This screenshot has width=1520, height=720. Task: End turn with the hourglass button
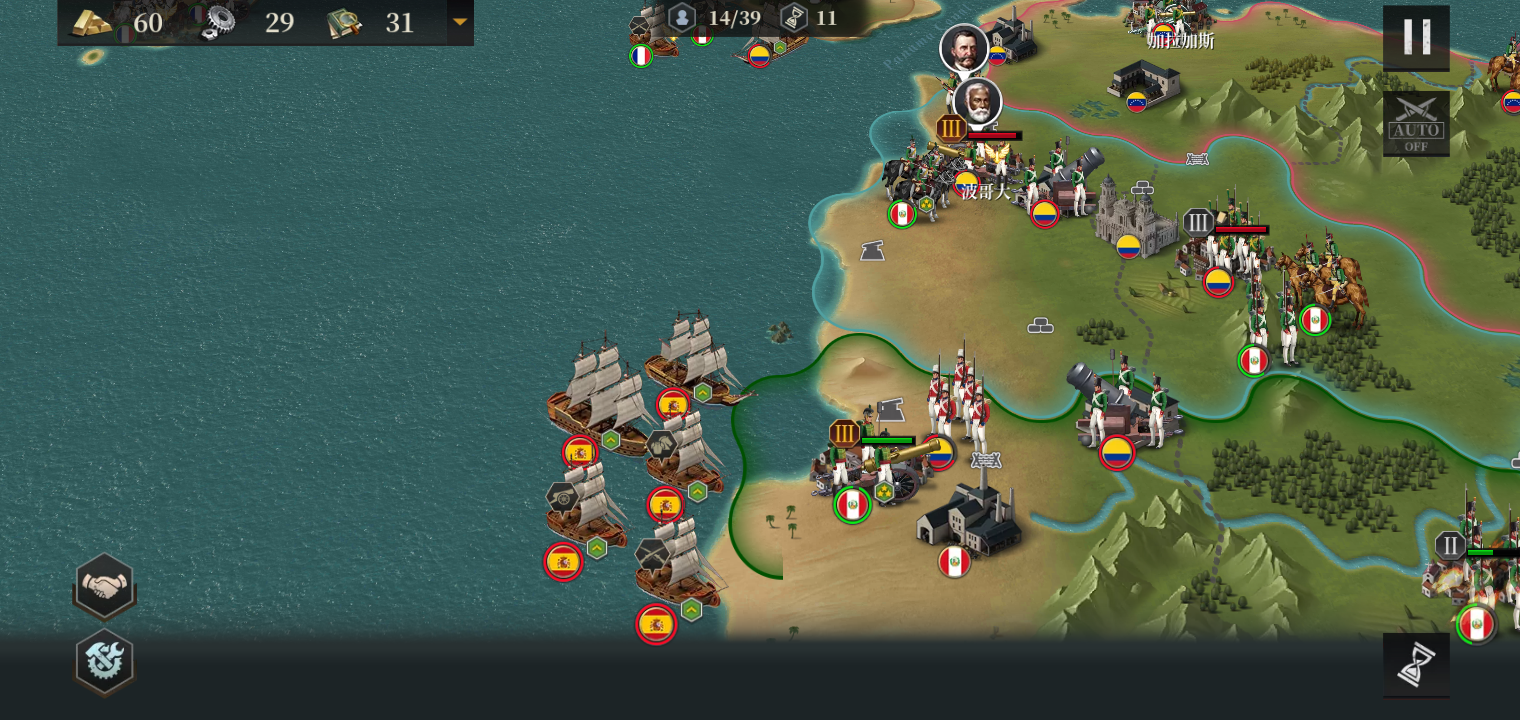(1416, 664)
